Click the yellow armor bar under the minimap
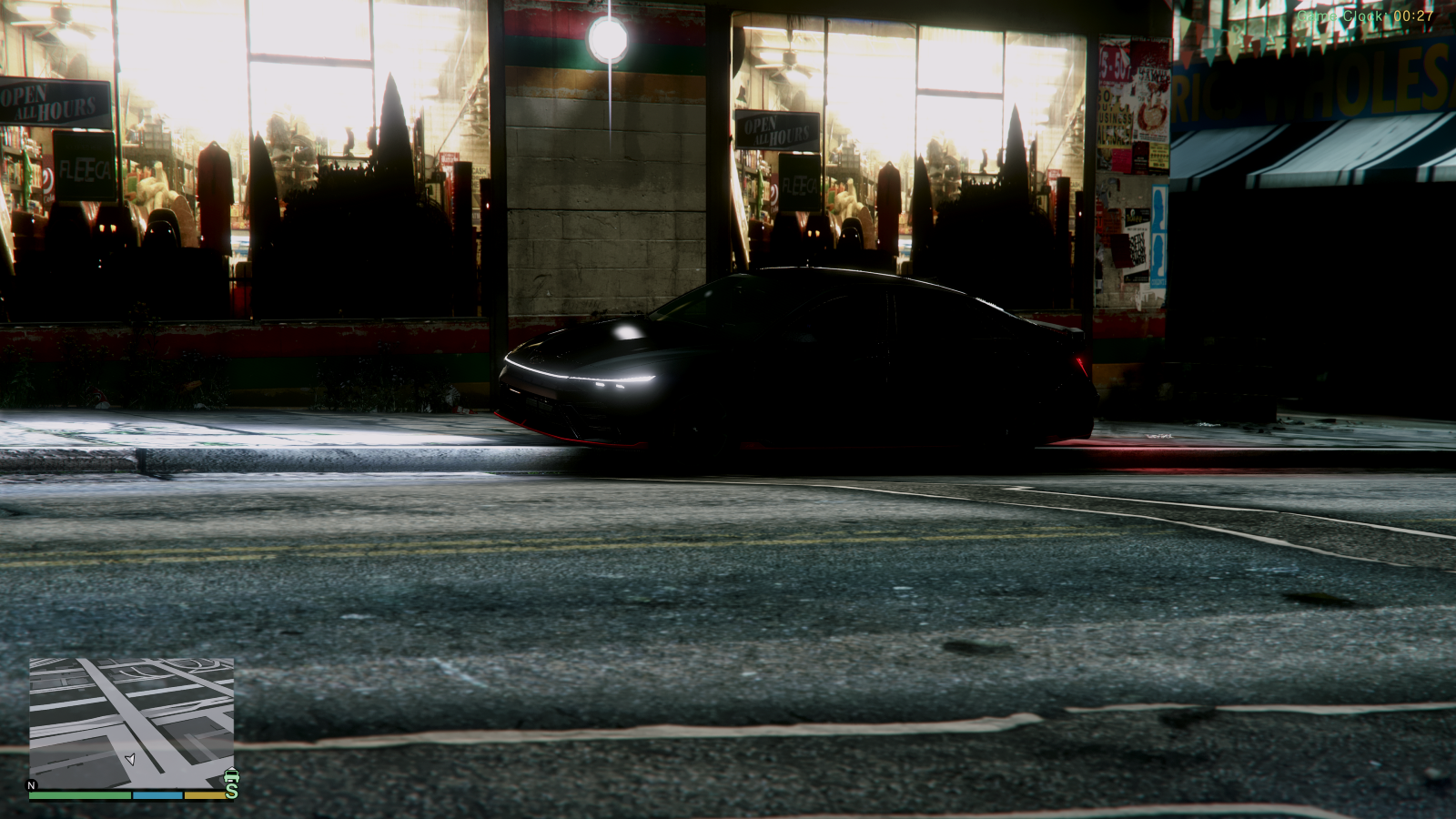This screenshot has height=819, width=1456. (207, 795)
